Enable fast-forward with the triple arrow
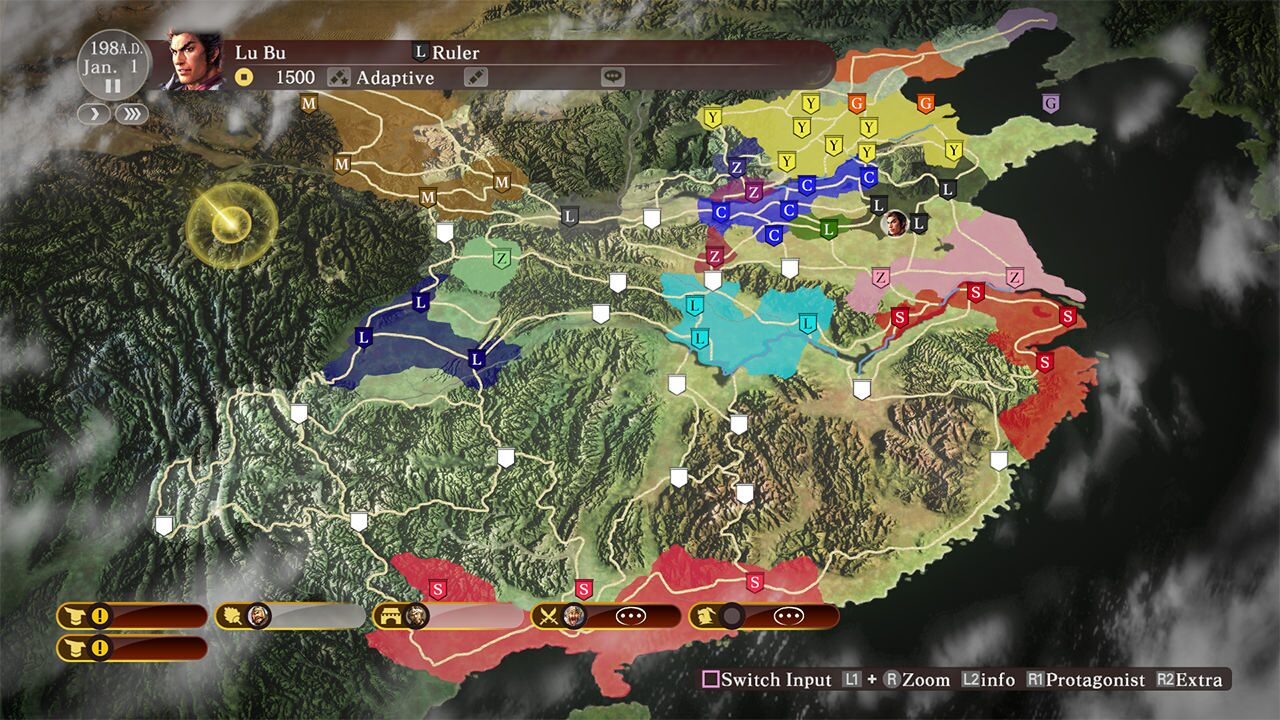The width and height of the screenshot is (1280, 720). coord(129,113)
